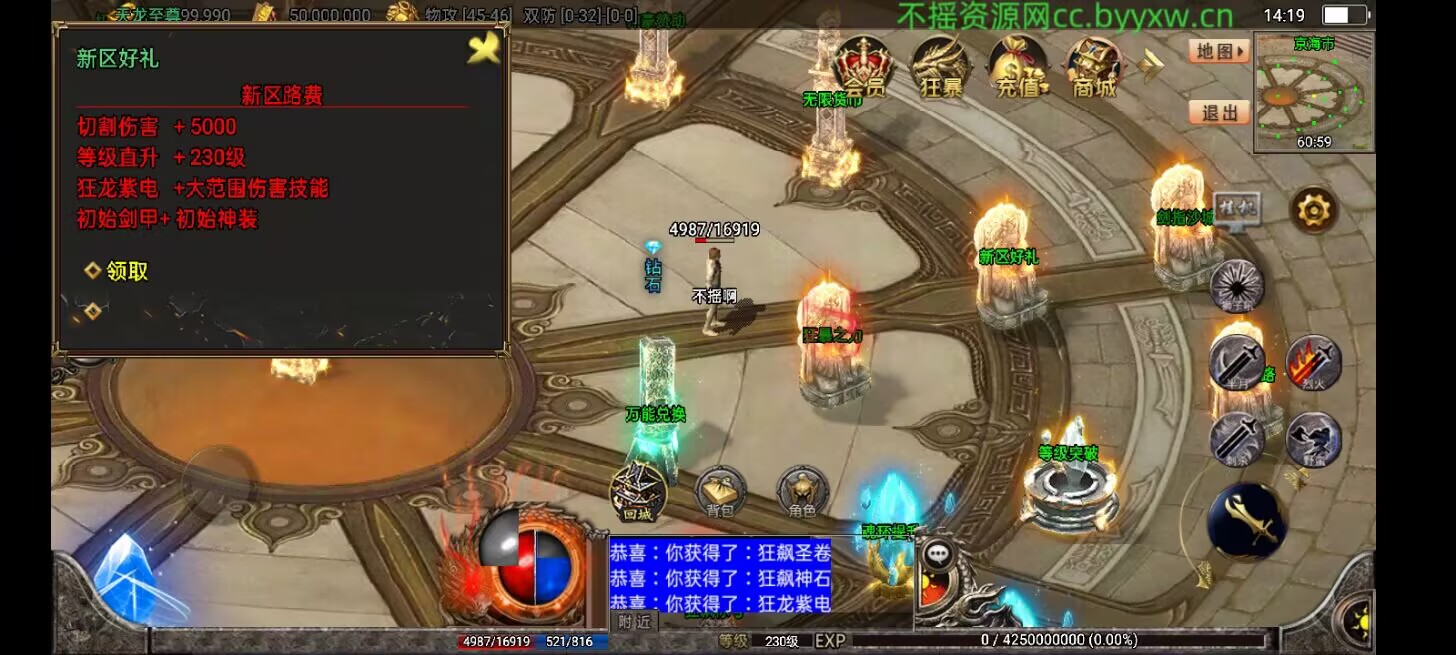Open the gear settings icon
Screen dimensions: 1456x655
(x=1314, y=210)
